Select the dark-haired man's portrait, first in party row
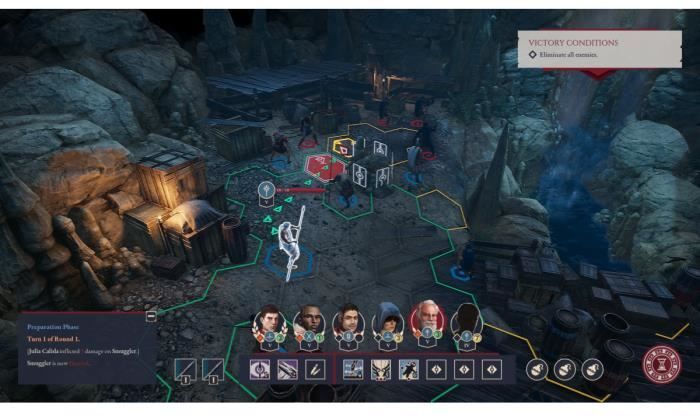The height and width of the screenshot is (416, 700). (271, 322)
